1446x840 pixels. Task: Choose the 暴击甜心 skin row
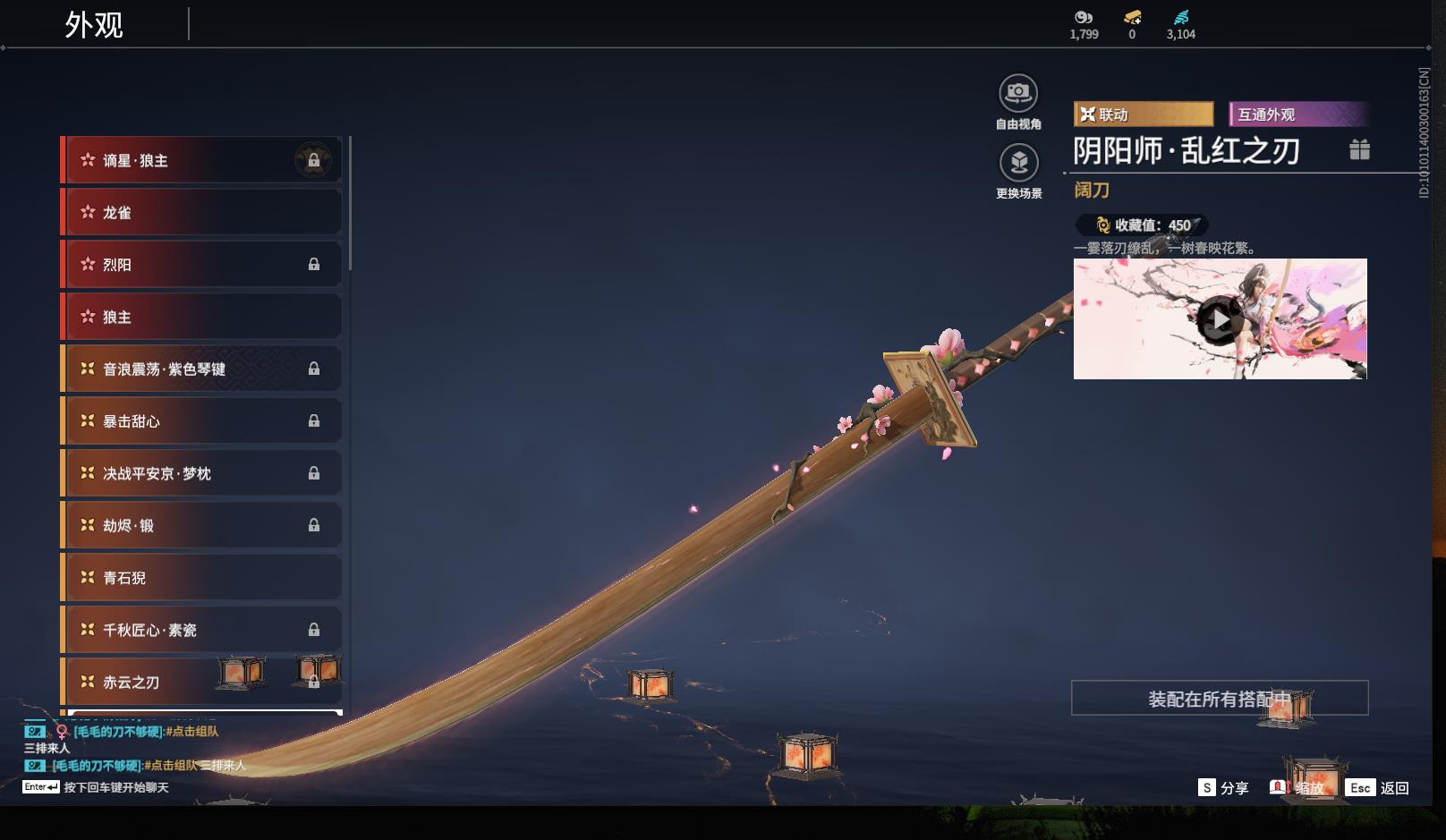pyautogui.click(x=201, y=421)
